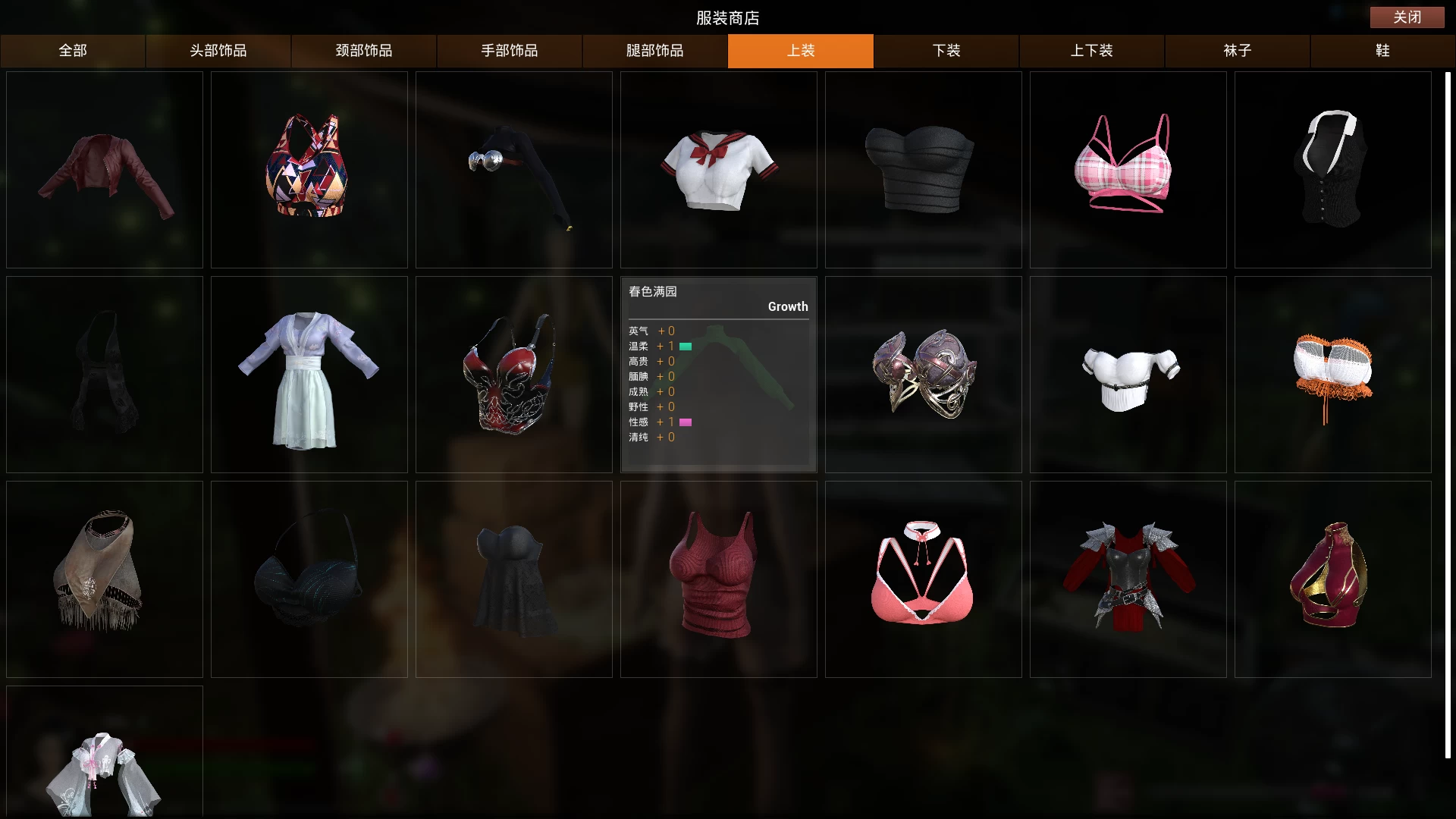Screen dimensions: 1456x819
Task: Choose the ornate purple armor breastplate
Action: [x=923, y=374]
